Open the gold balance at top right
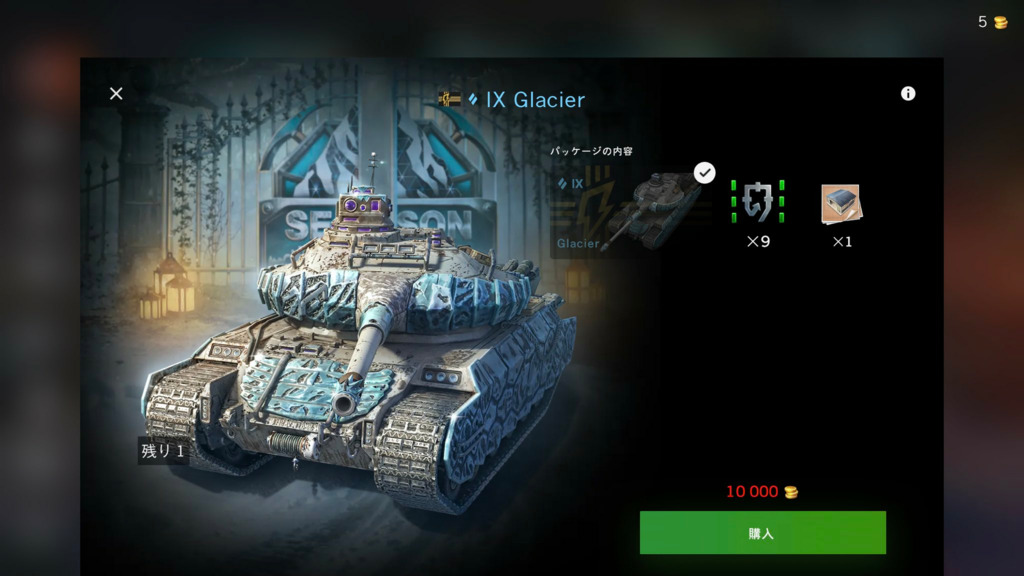Viewport: 1024px width, 576px height. (993, 22)
